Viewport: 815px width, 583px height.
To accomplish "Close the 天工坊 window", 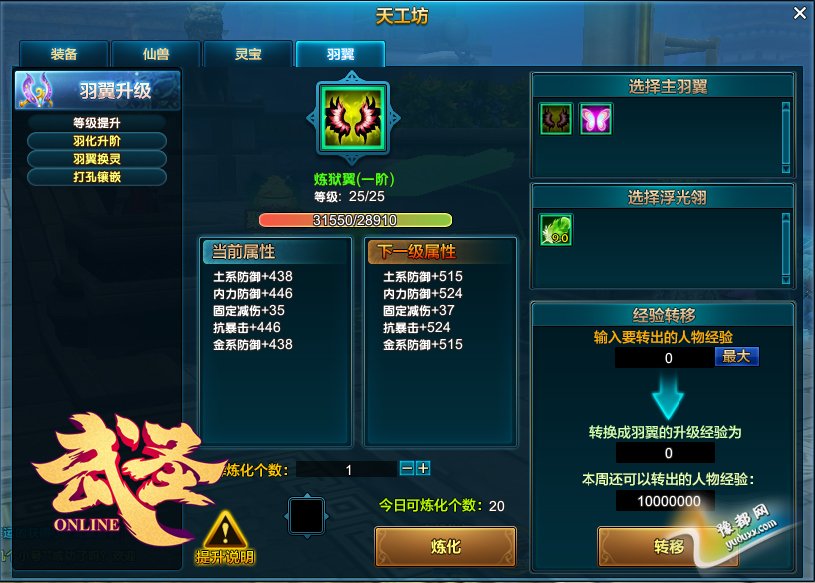I will (799, 13).
